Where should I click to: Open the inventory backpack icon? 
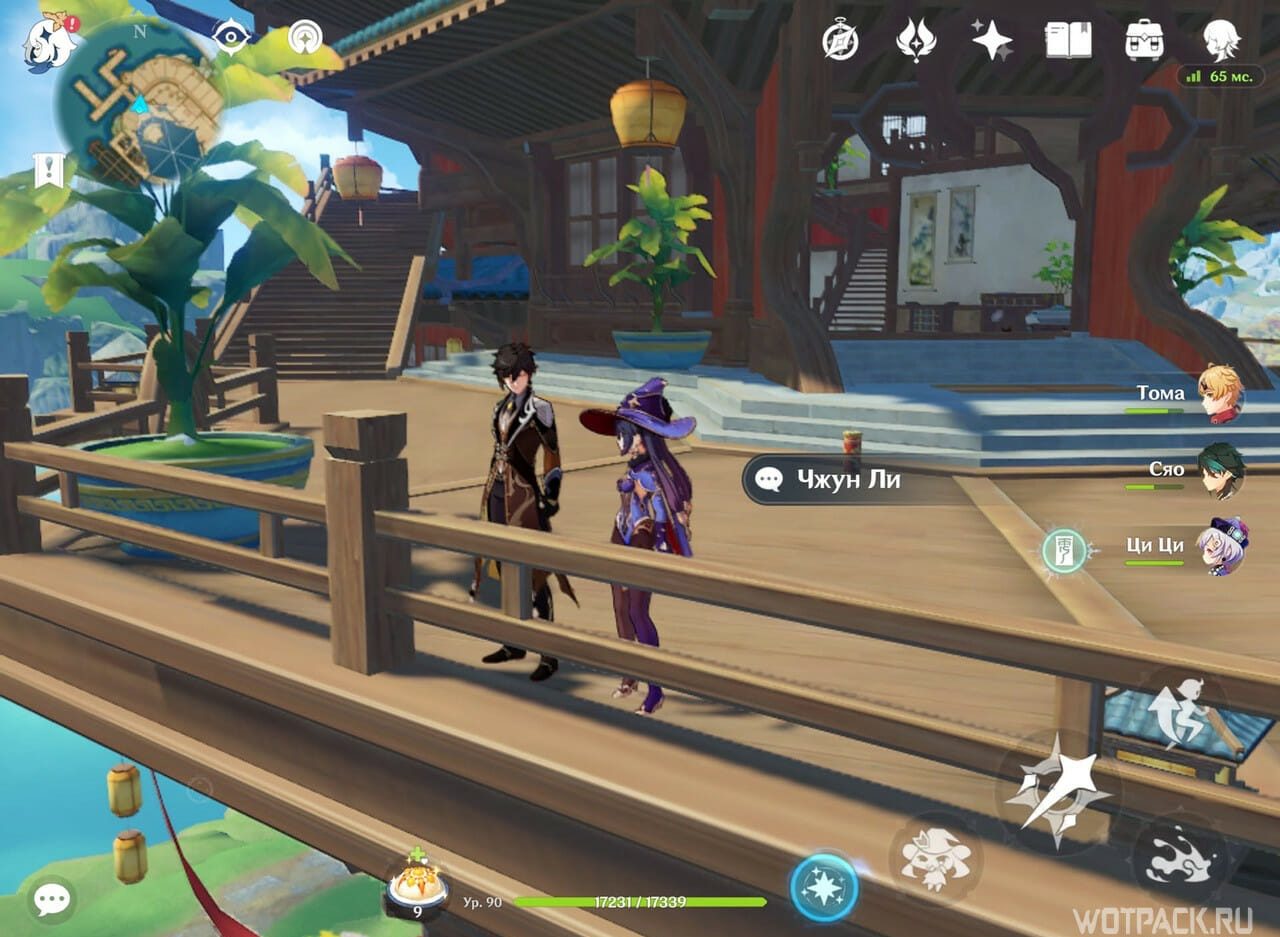pyautogui.click(x=1144, y=40)
